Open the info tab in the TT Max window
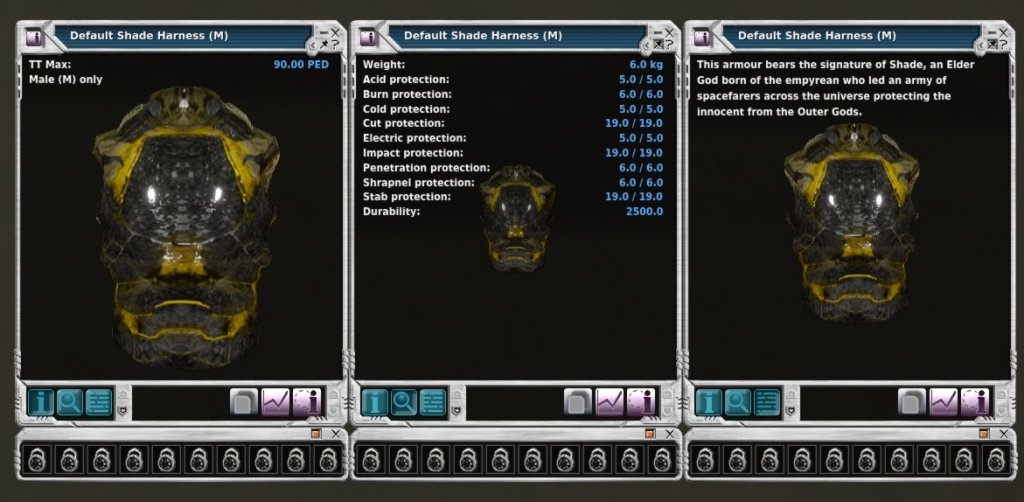 tap(41, 402)
